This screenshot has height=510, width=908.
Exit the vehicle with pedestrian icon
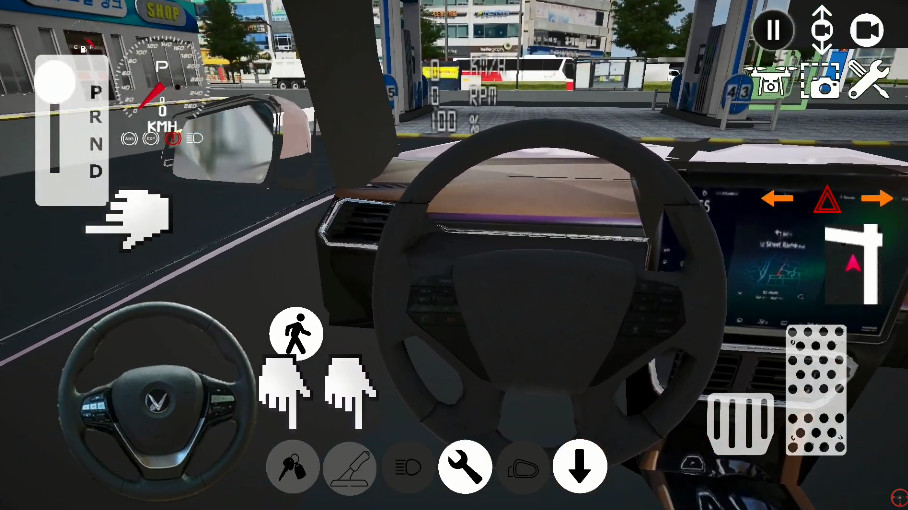(296, 333)
